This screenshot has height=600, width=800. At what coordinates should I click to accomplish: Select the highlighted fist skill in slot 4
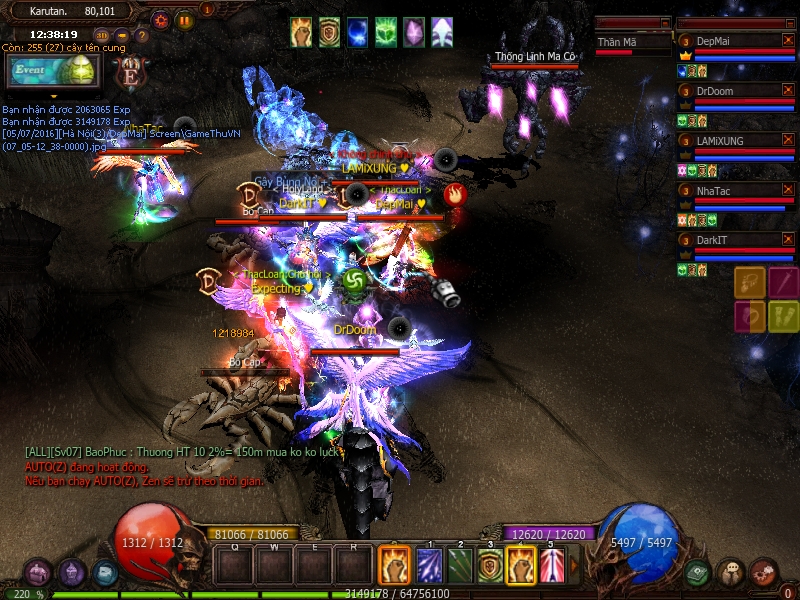[520, 566]
